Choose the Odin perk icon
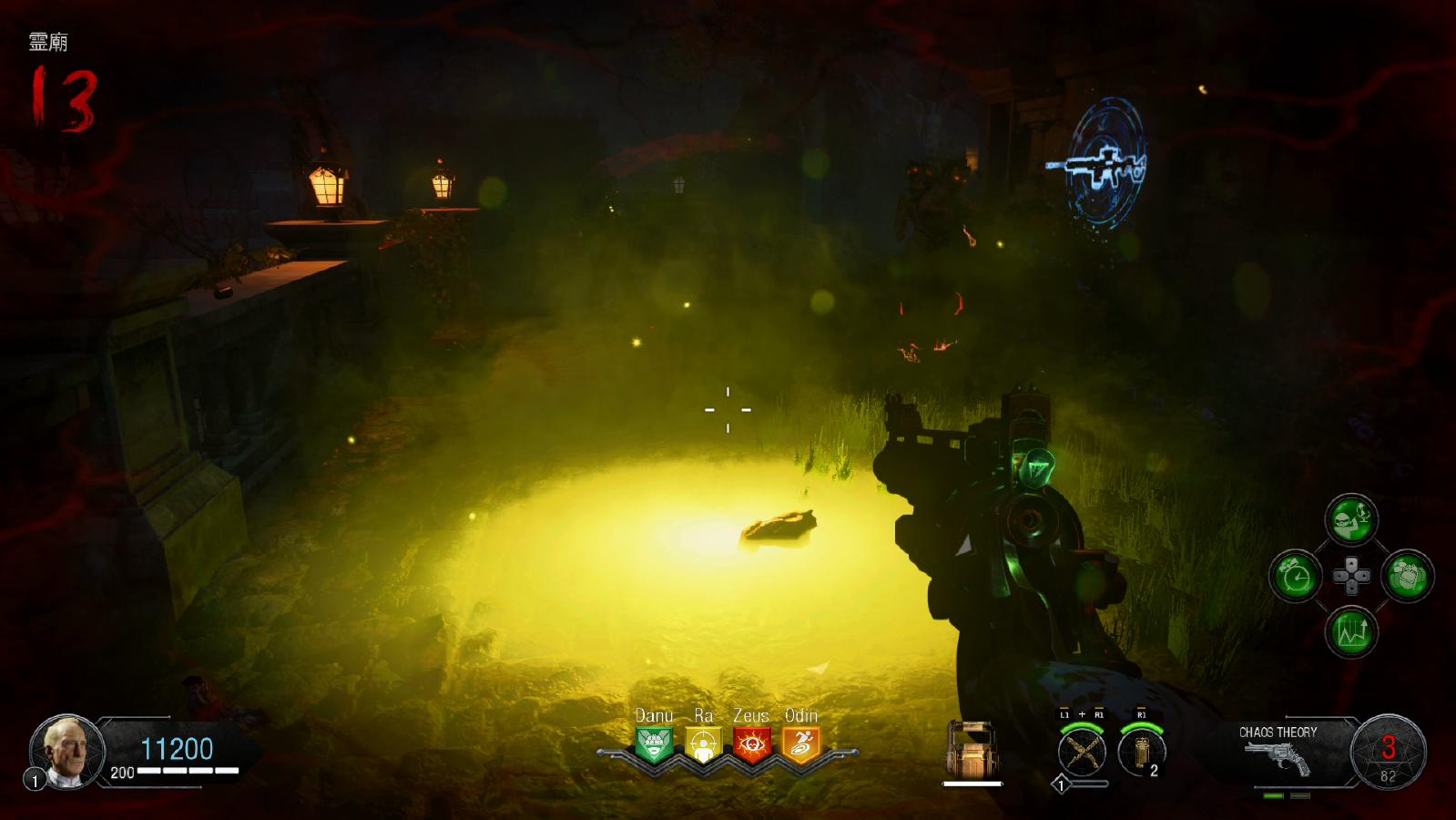 point(801,745)
